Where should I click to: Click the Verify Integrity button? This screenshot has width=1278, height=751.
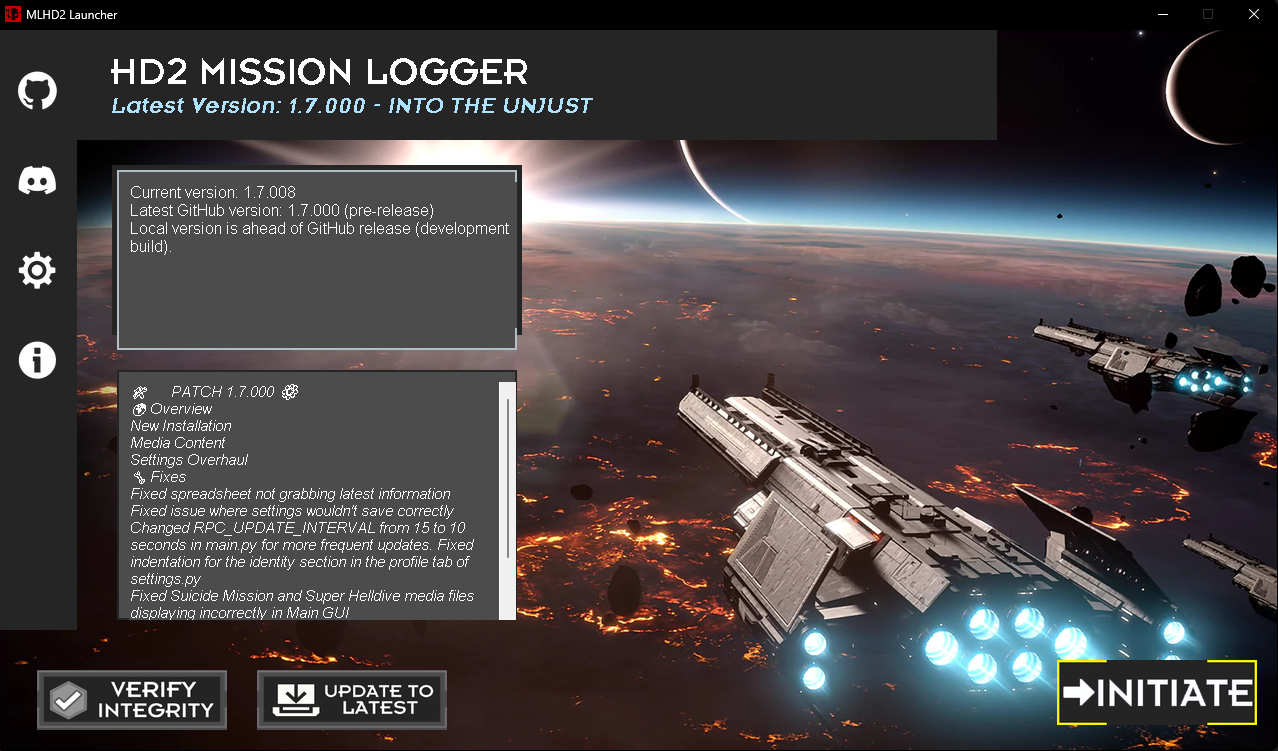[x=132, y=700]
